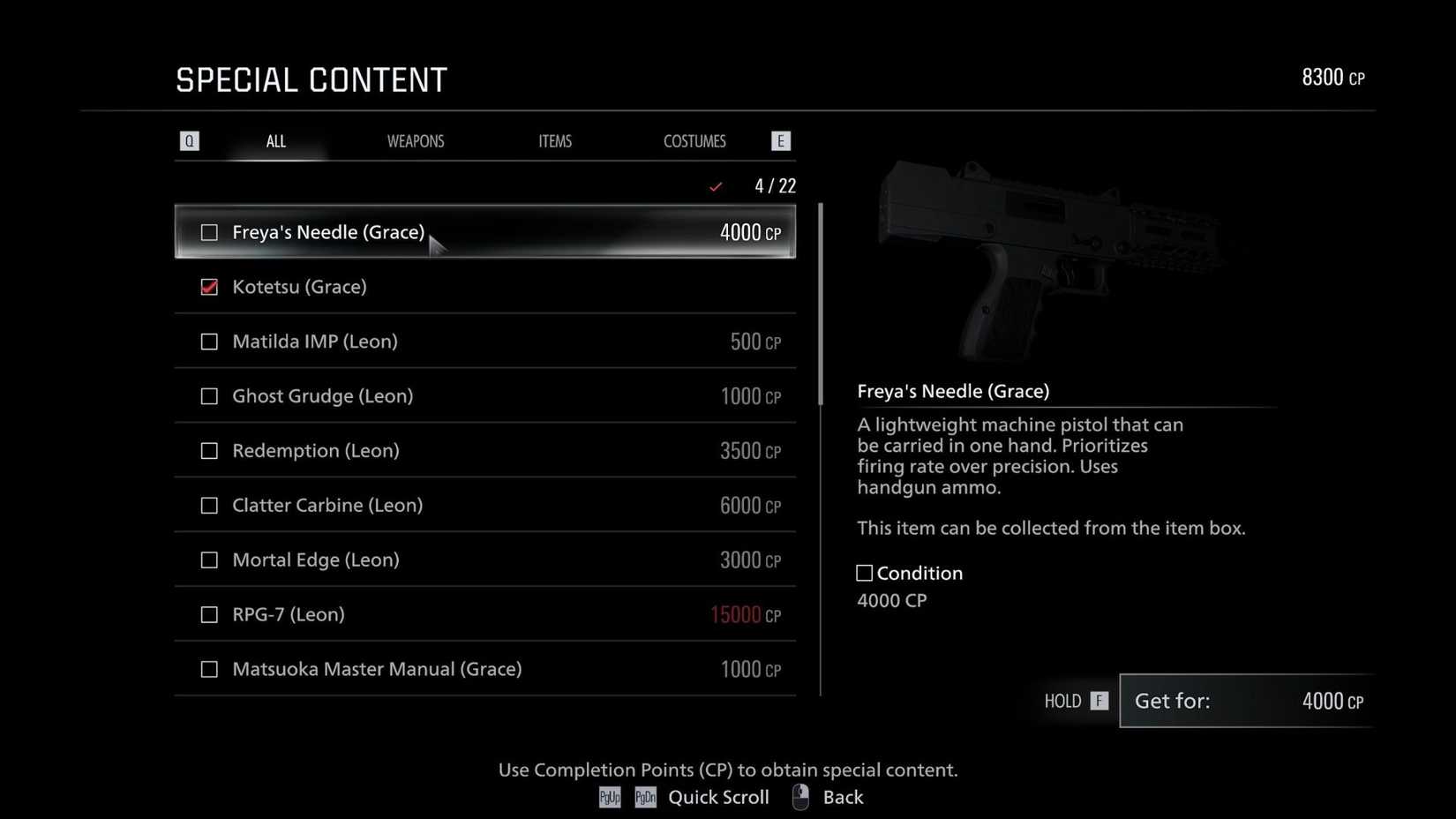Uncheck the Kotetsu (Grace) checkbox
The height and width of the screenshot is (819, 1456).
(x=209, y=287)
